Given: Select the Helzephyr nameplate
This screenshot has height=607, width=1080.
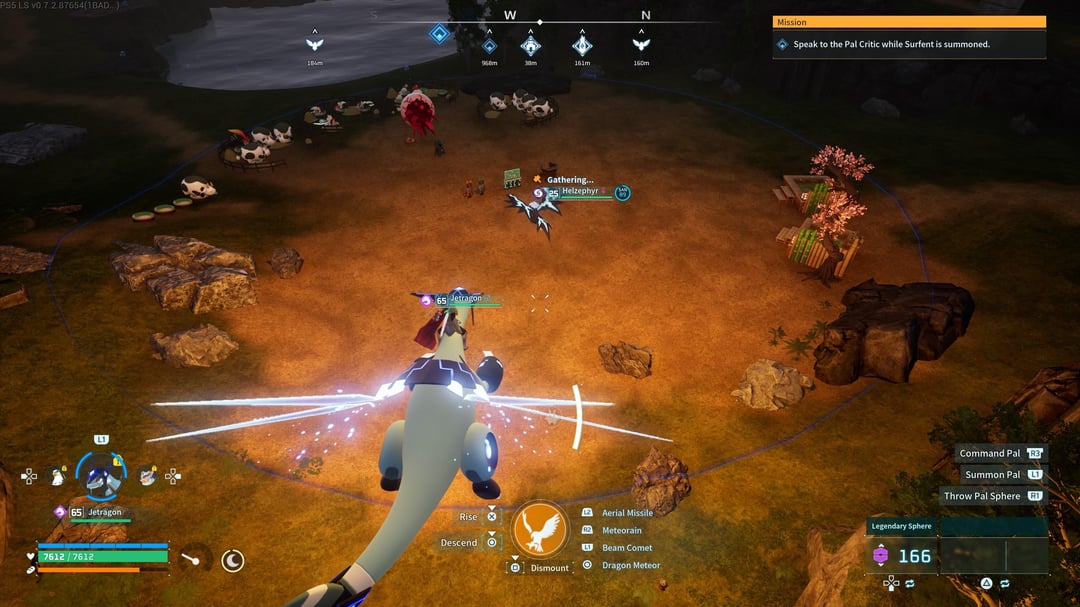Looking at the screenshot, I should pos(578,192).
